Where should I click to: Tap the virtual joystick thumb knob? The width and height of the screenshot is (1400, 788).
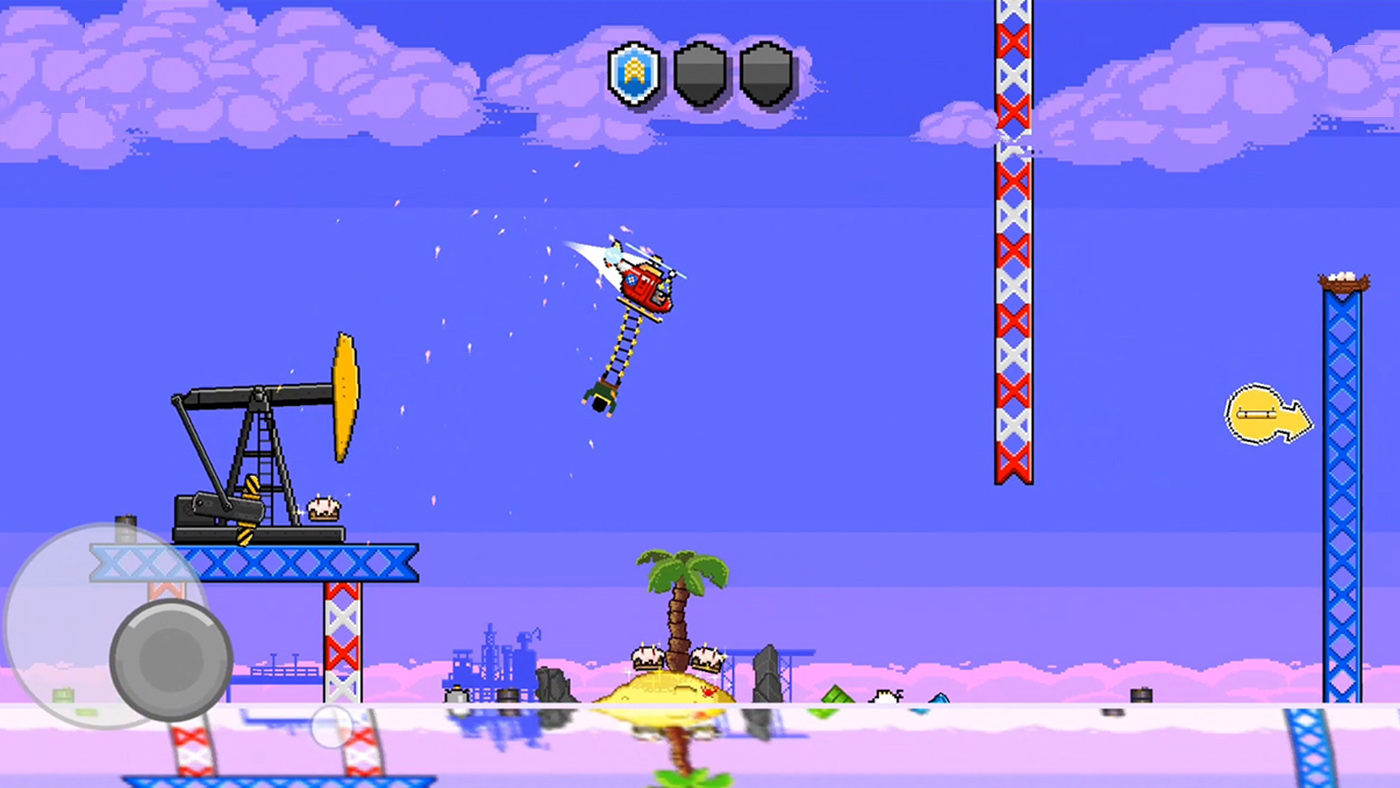[171, 660]
